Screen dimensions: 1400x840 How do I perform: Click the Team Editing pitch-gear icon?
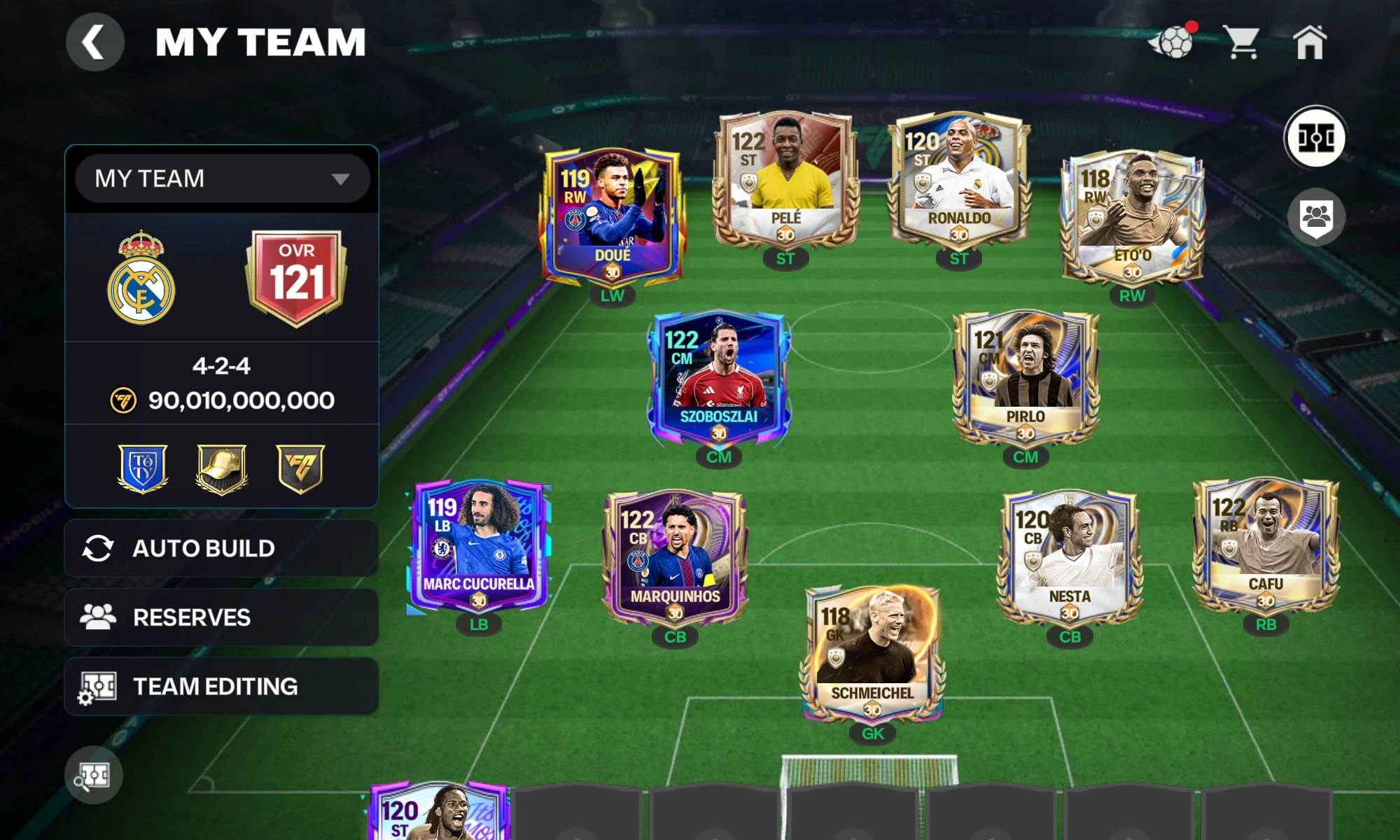pos(100,686)
